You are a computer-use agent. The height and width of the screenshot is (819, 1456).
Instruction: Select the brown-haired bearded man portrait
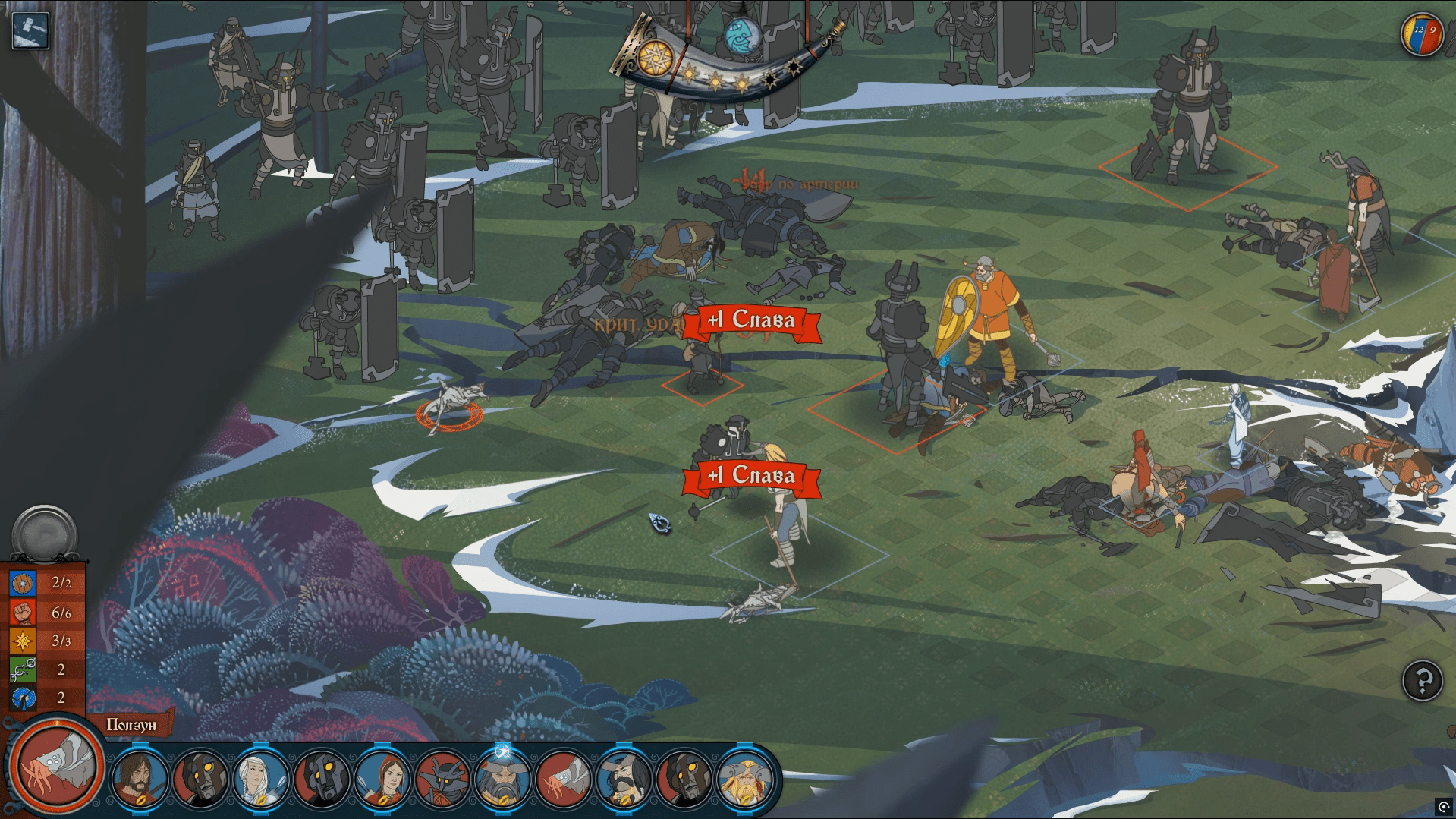point(140,778)
